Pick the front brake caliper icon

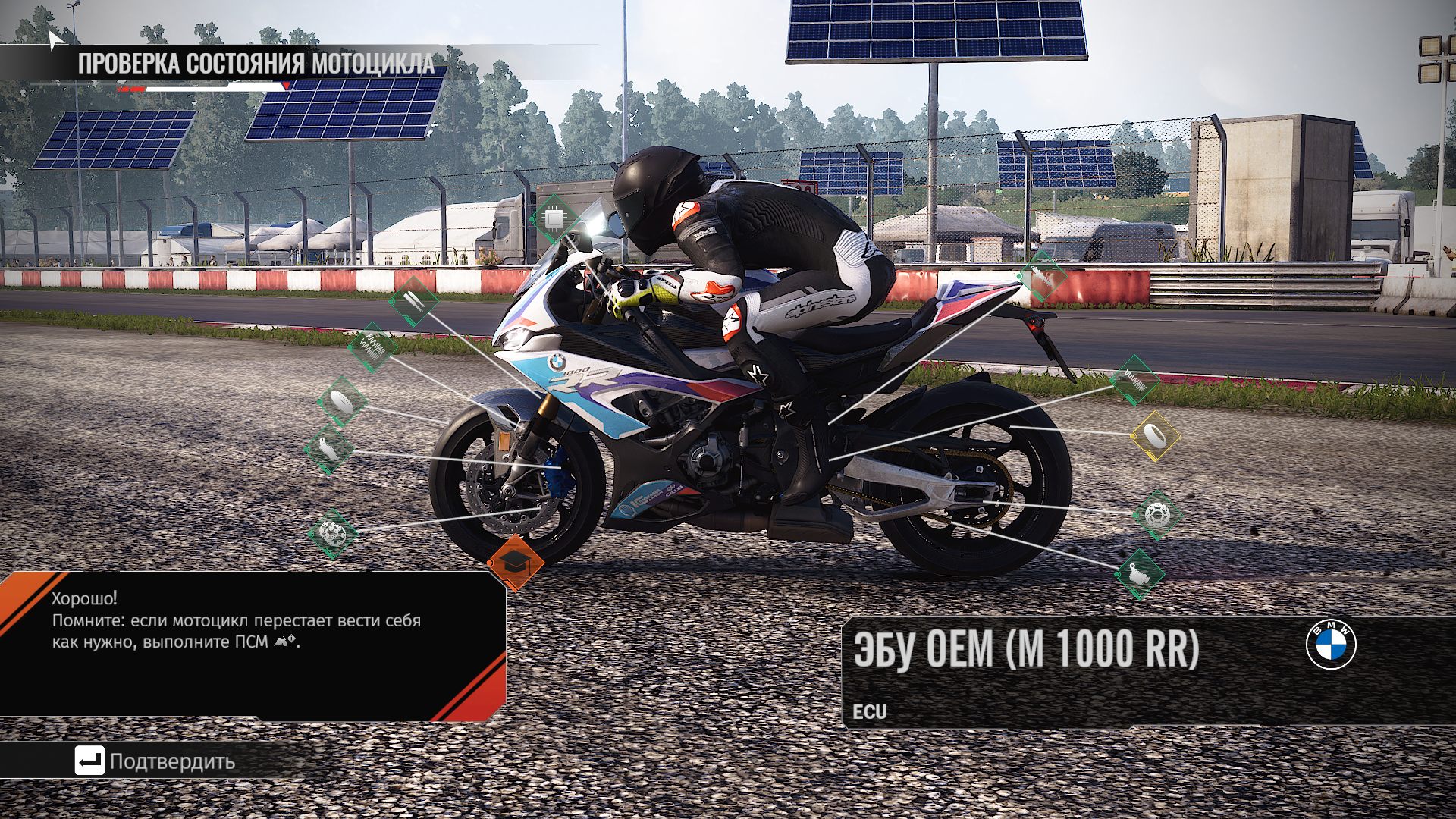tap(328, 450)
